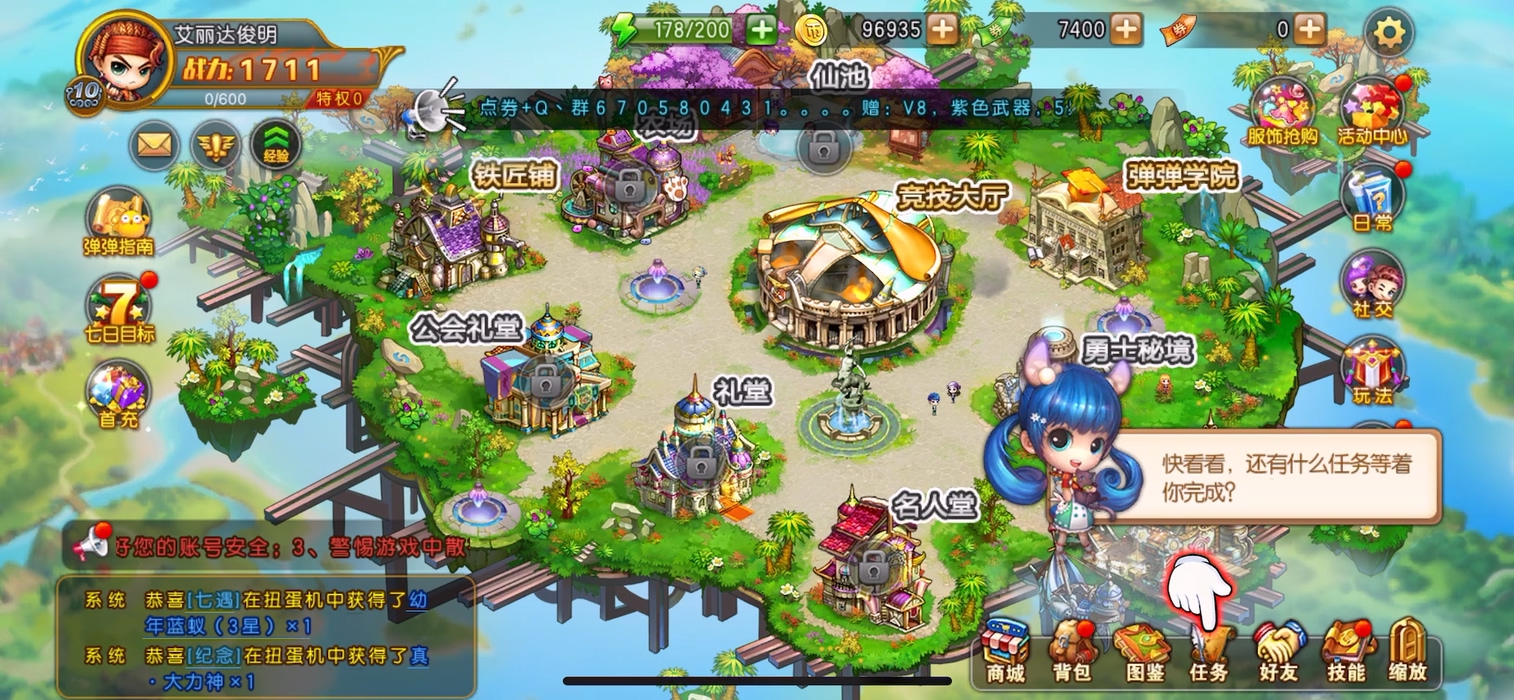This screenshot has height=700, width=1514.
Task: Open the 首充 first recharge offer
Action: 119,393
